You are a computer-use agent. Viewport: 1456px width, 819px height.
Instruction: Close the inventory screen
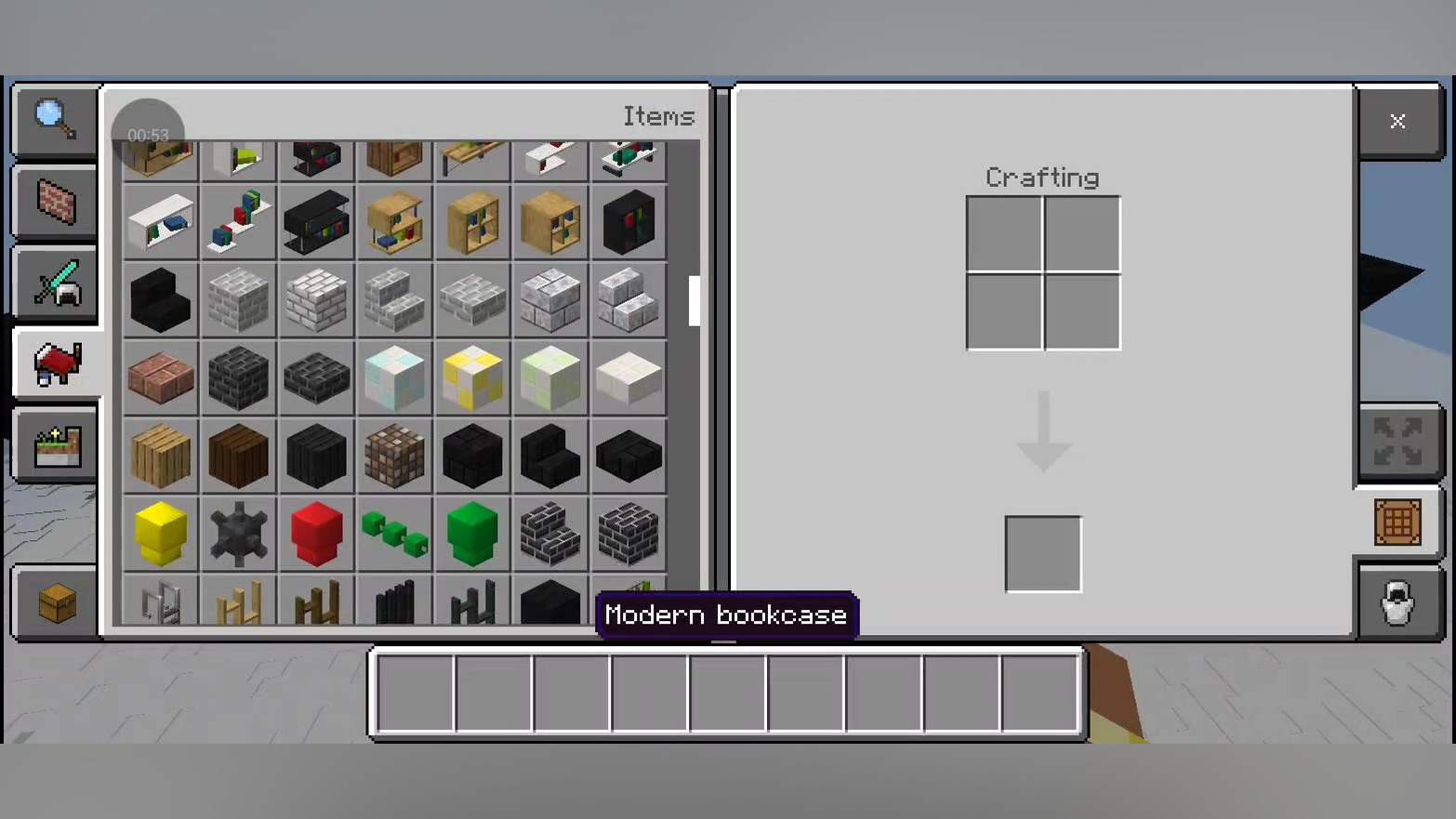tap(1397, 122)
